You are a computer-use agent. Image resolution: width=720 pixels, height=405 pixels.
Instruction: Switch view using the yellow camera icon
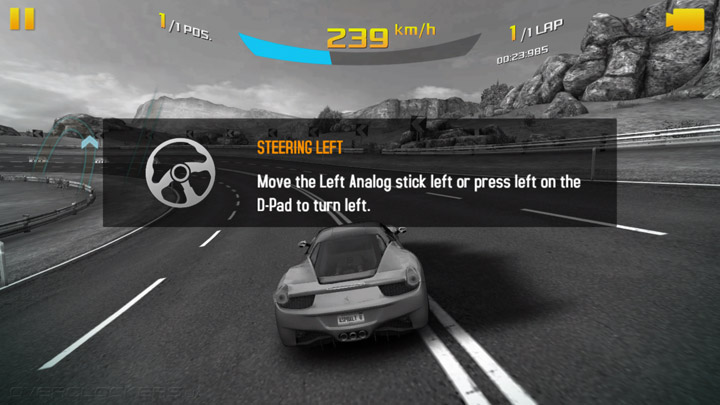point(684,20)
